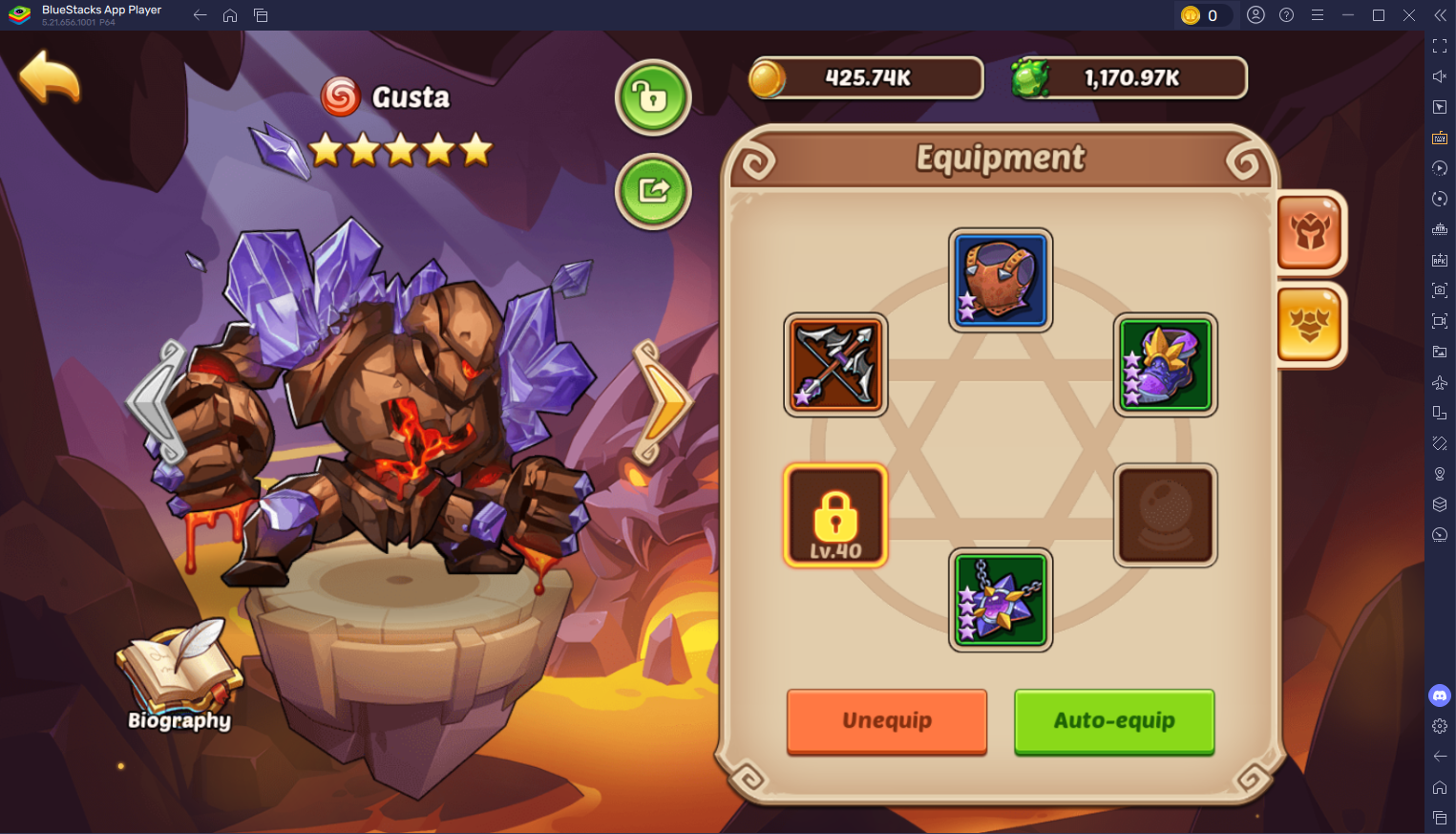Select the equipped amulet necklace
The height and width of the screenshot is (834, 1456).
pos(1000,600)
